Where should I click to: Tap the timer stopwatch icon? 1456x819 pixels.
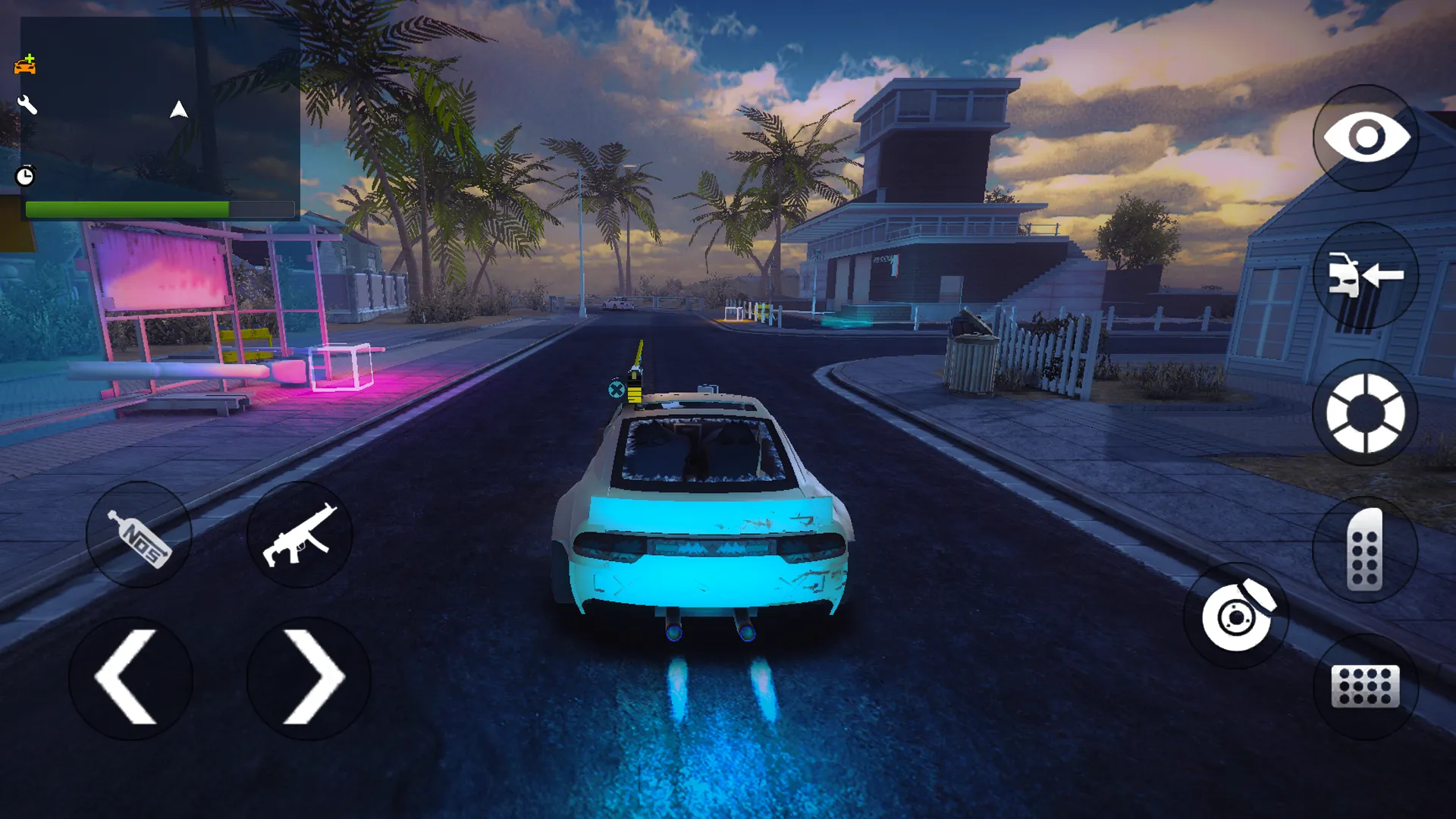(25, 176)
